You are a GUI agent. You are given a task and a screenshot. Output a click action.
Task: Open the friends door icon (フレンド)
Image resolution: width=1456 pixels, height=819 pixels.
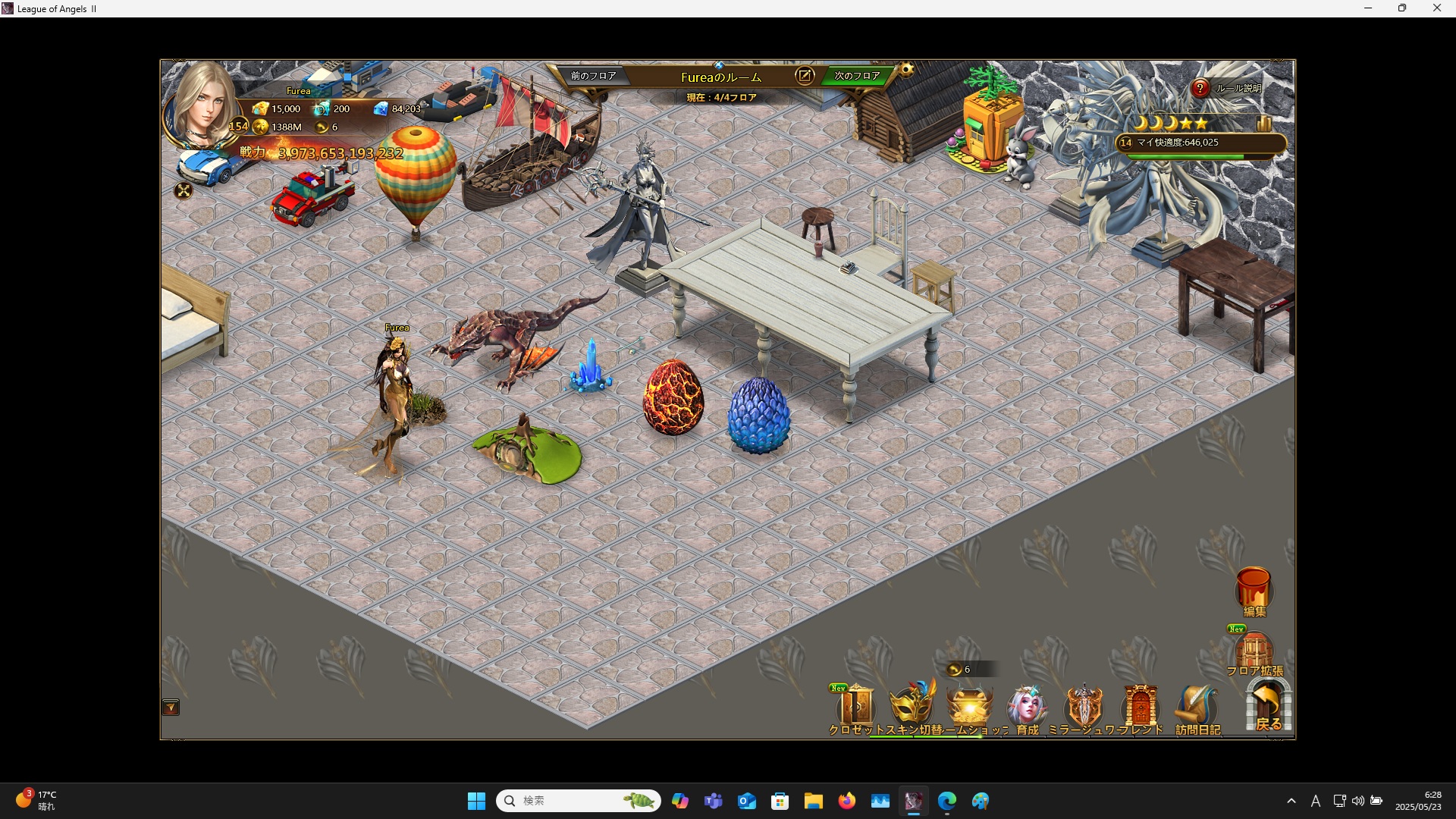1140,707
